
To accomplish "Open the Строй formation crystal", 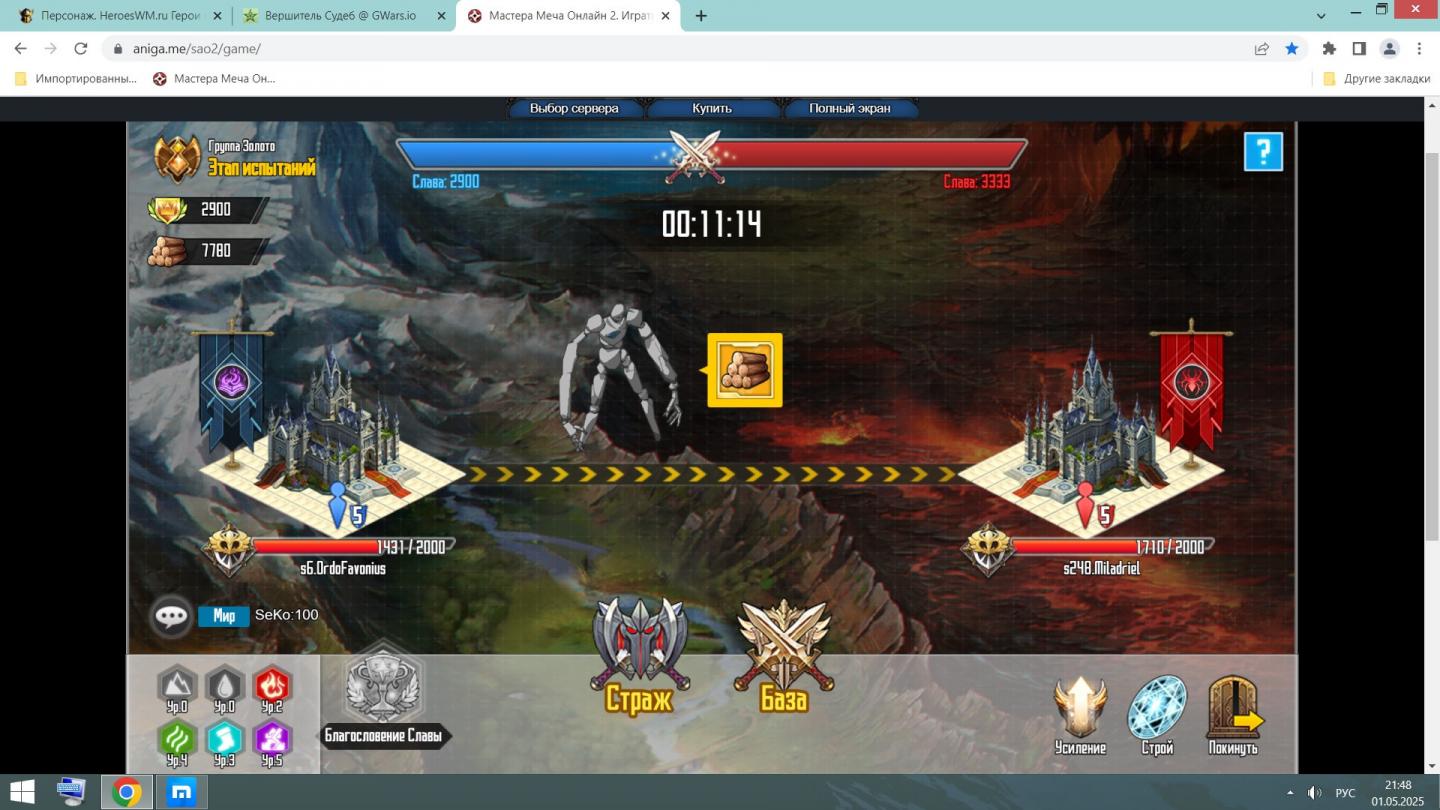I will pos(1157,712).
